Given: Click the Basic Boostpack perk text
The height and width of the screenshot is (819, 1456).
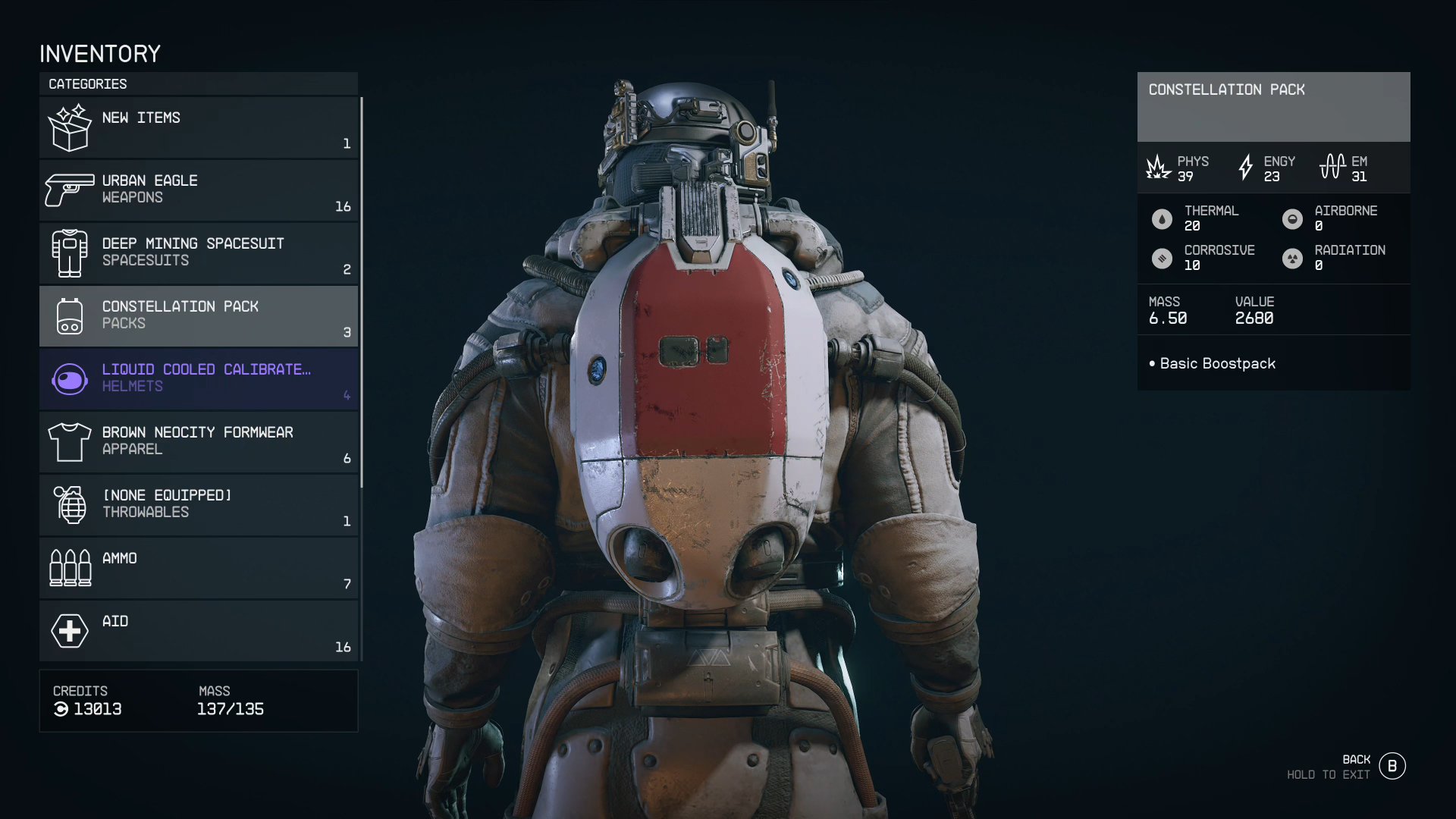Looking at the screenshot, I should tap(1217, 363).
